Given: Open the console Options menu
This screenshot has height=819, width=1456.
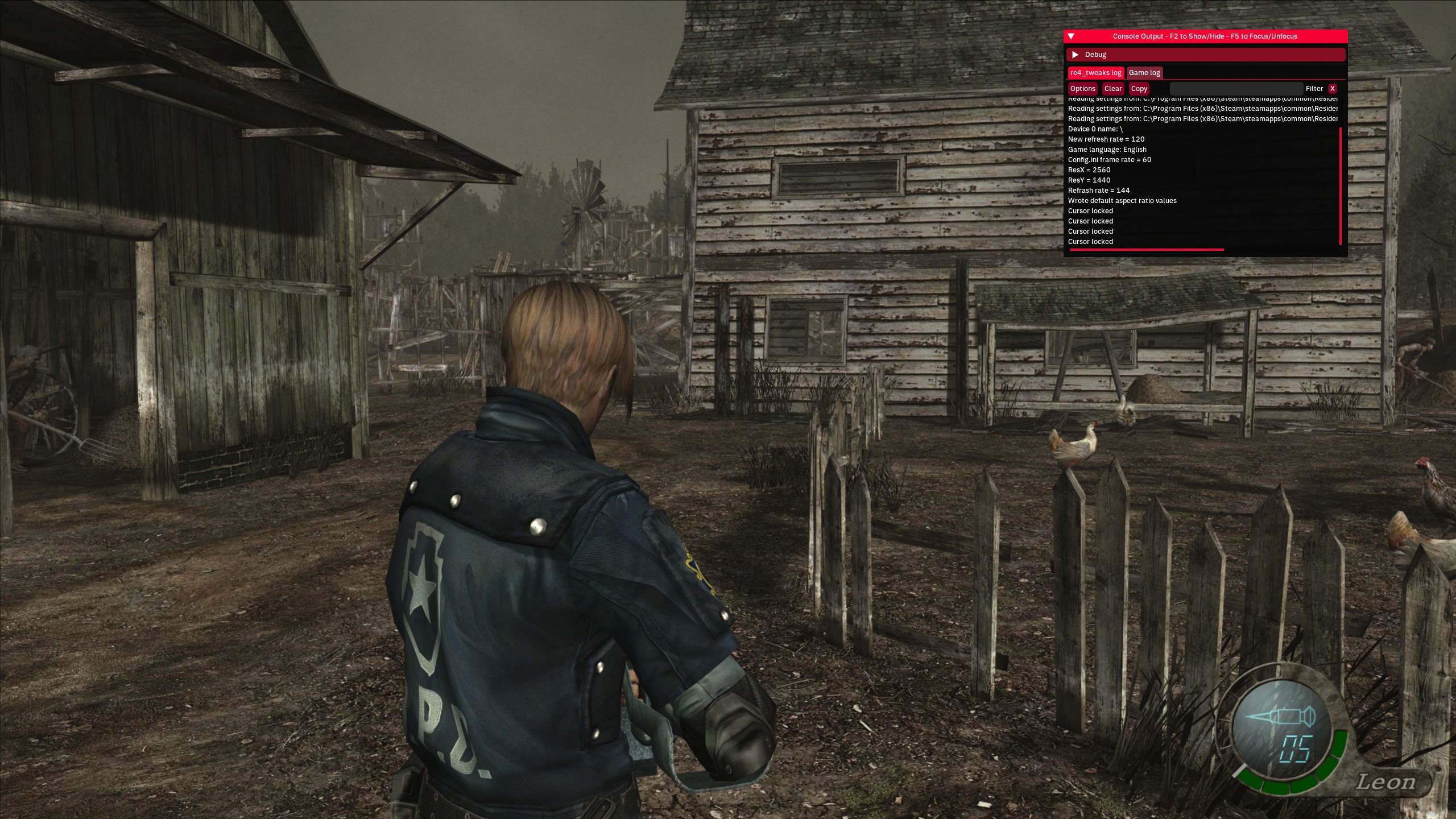Looking at the screenshot, I should point(1082,89).
